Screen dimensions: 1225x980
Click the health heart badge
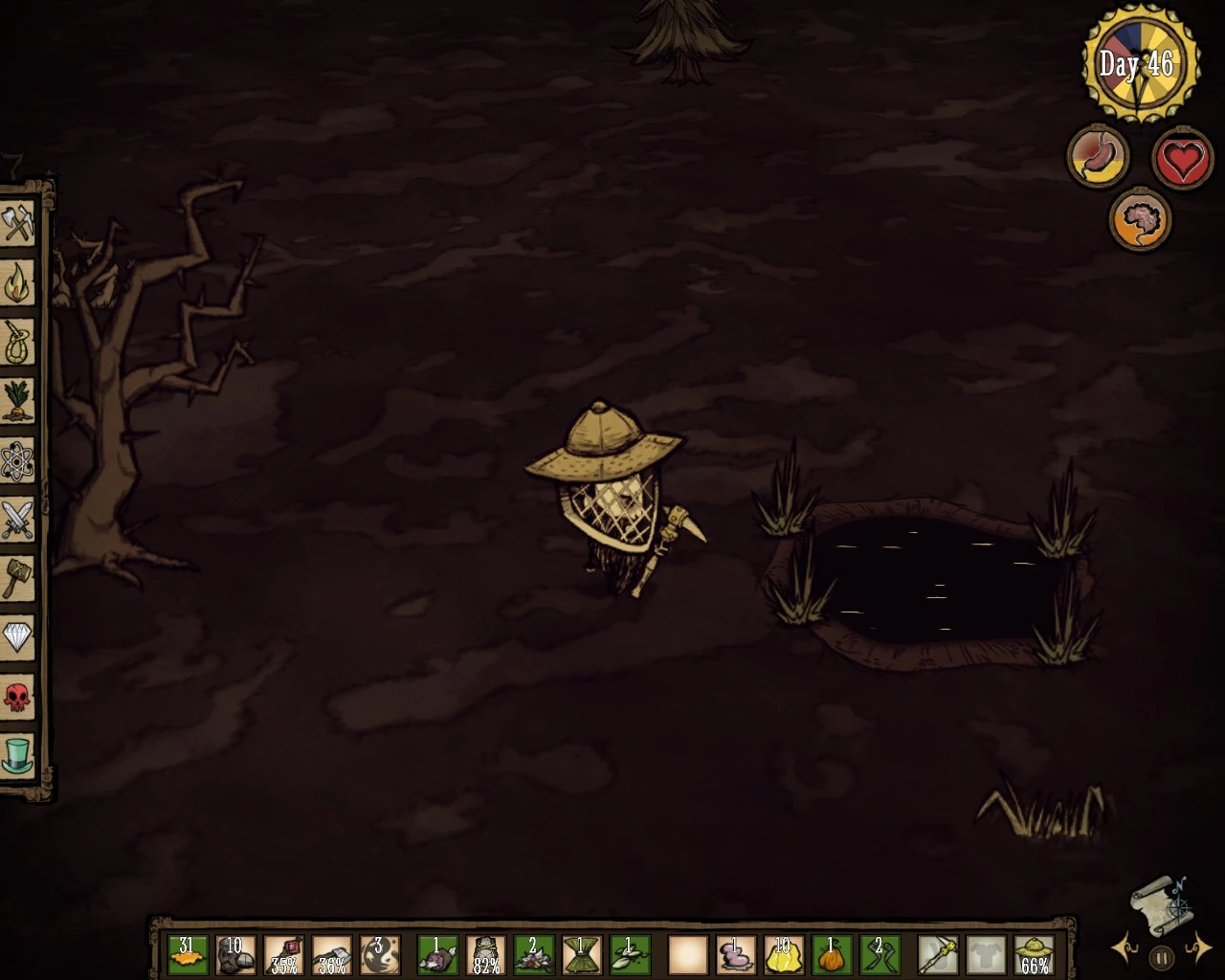pos(1181,158)
